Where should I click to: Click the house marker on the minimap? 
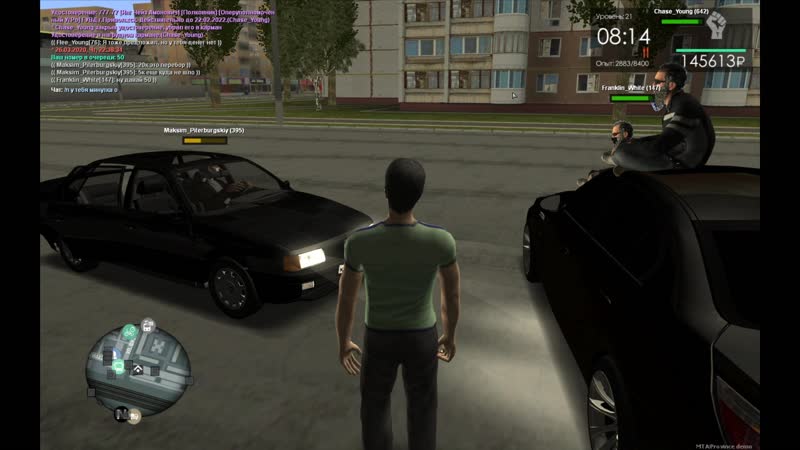pos(138,369)
